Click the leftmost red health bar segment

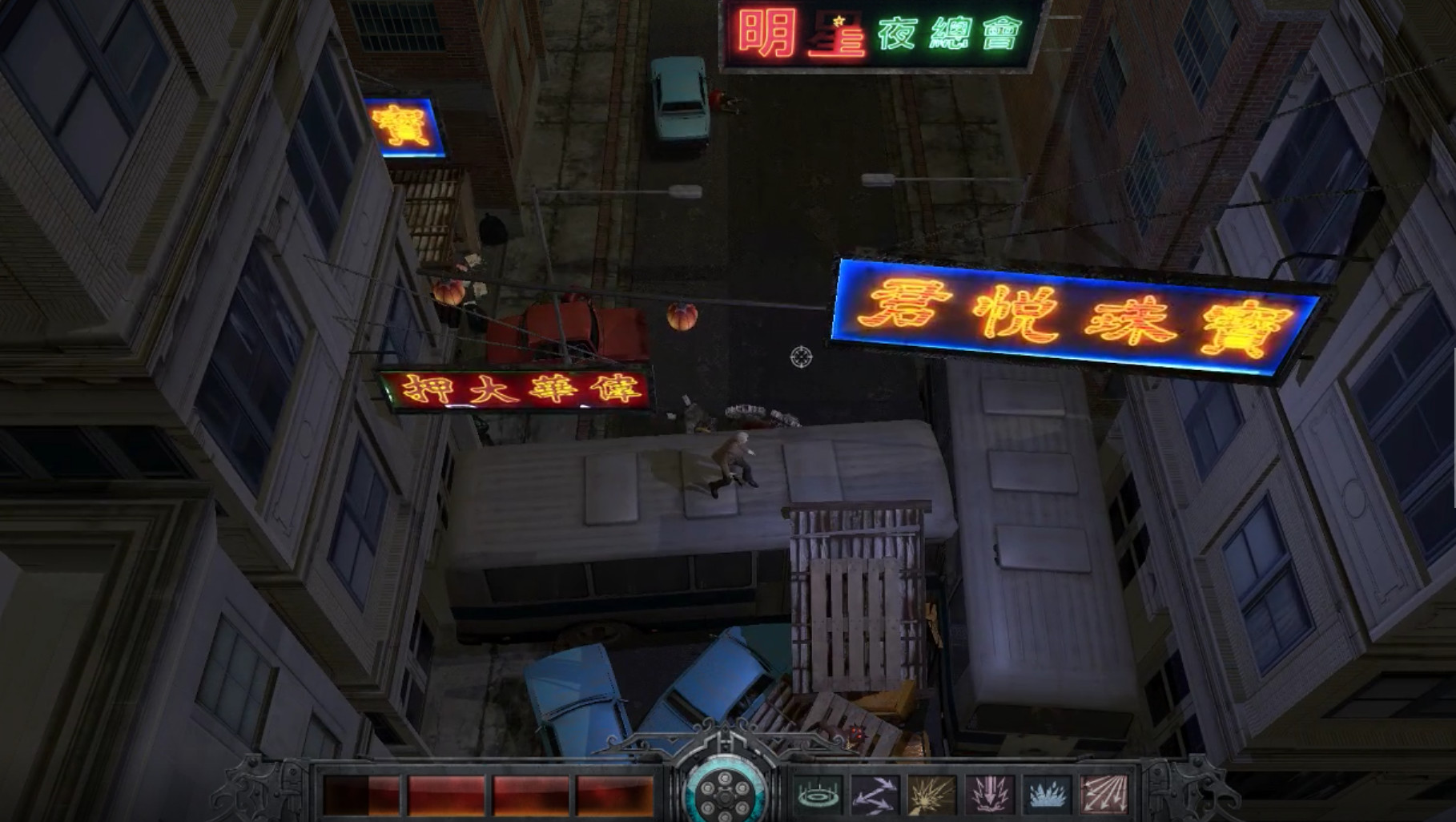pyautogui.click(x=360, y=788)
